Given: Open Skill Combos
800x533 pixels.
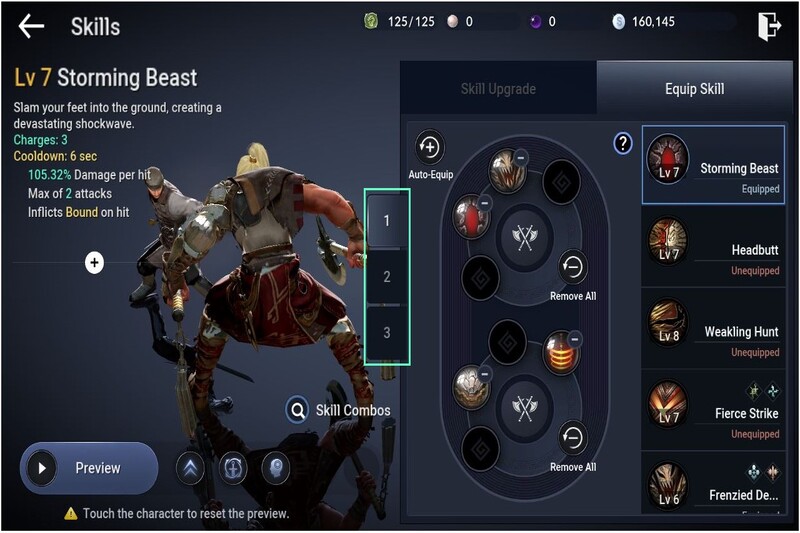Looking at the screenshot, I should pos(338,410).
